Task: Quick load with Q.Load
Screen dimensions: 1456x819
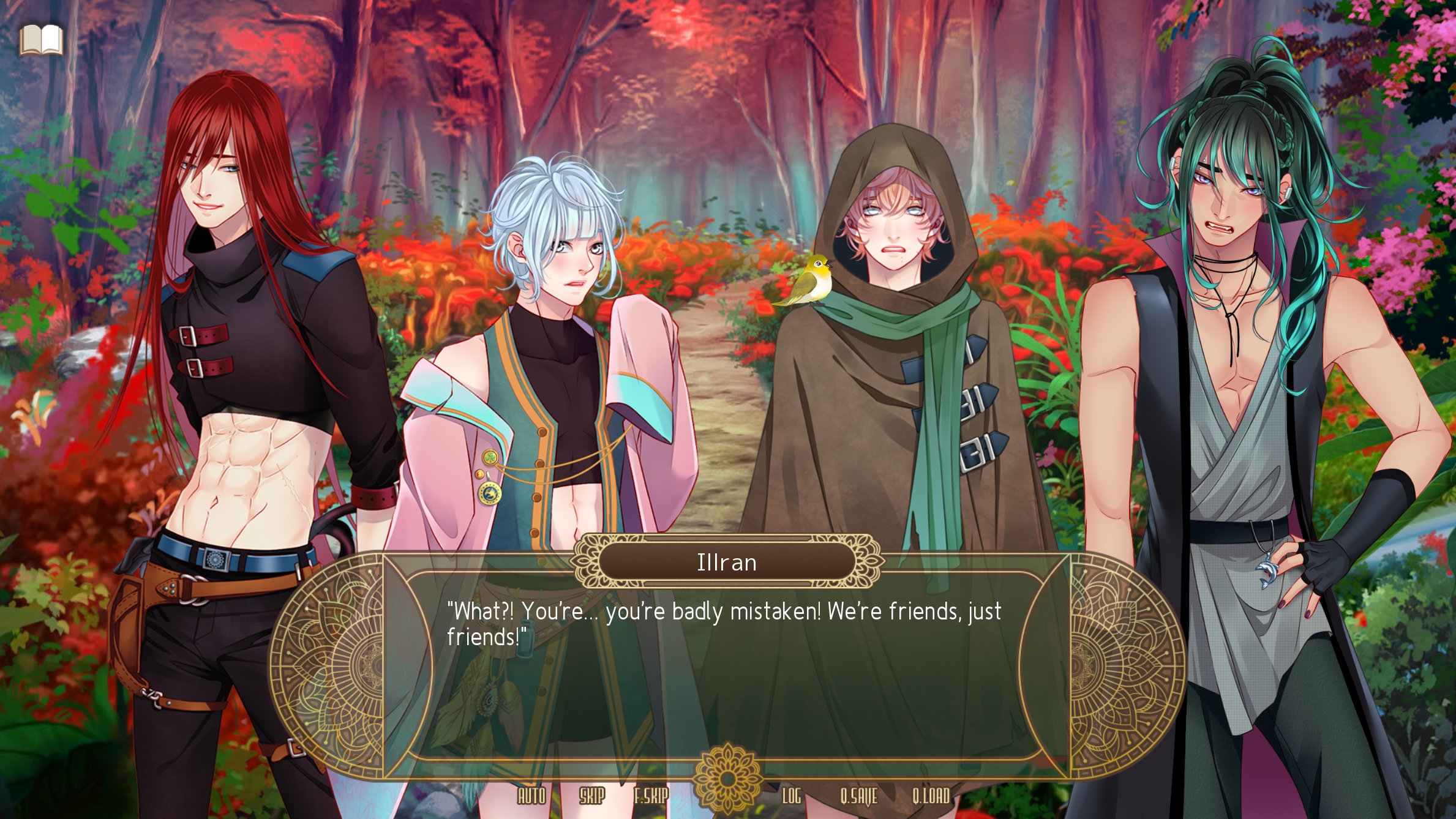Action: 931,796
